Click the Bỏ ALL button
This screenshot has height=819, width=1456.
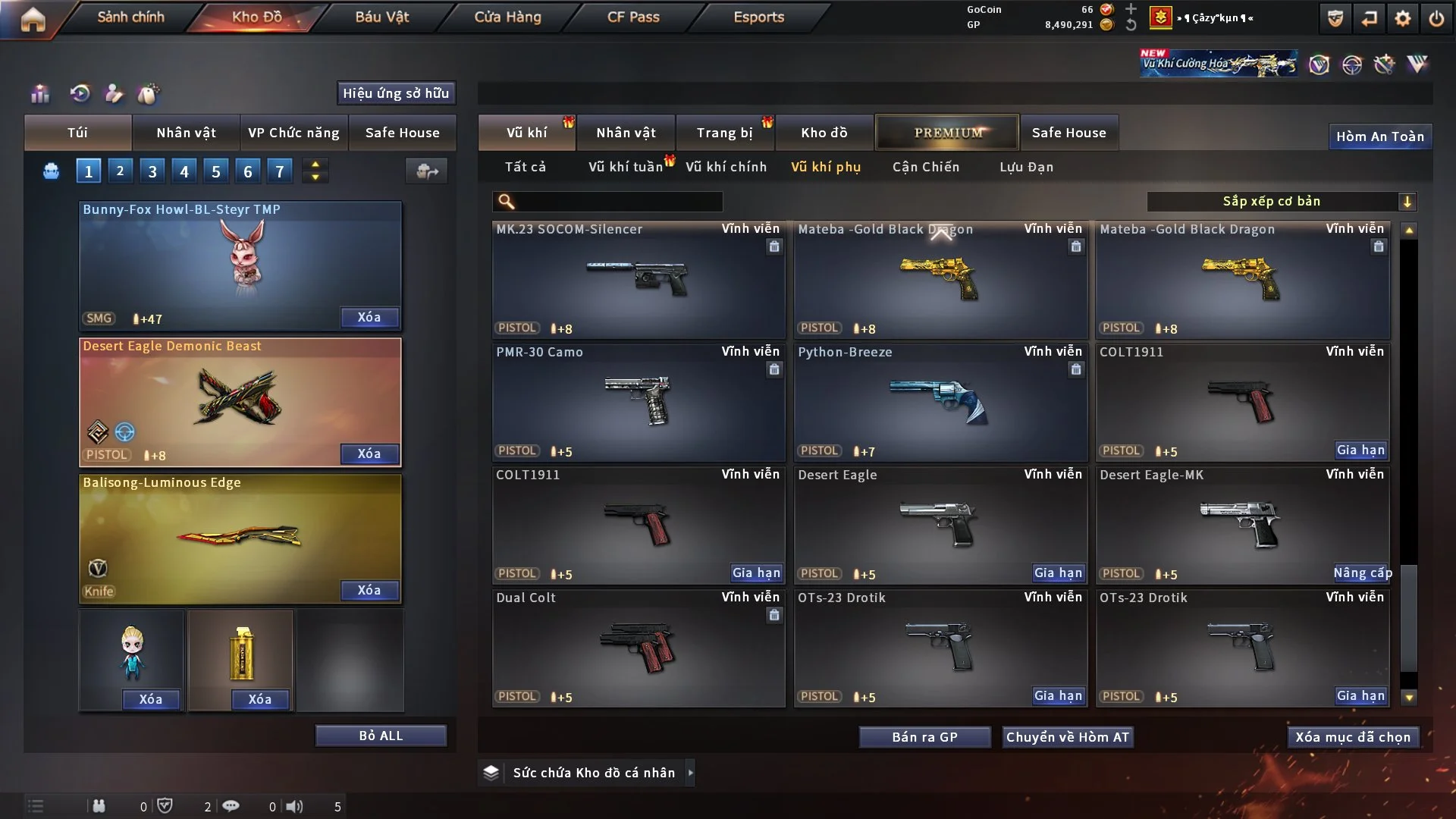[381, 736]
